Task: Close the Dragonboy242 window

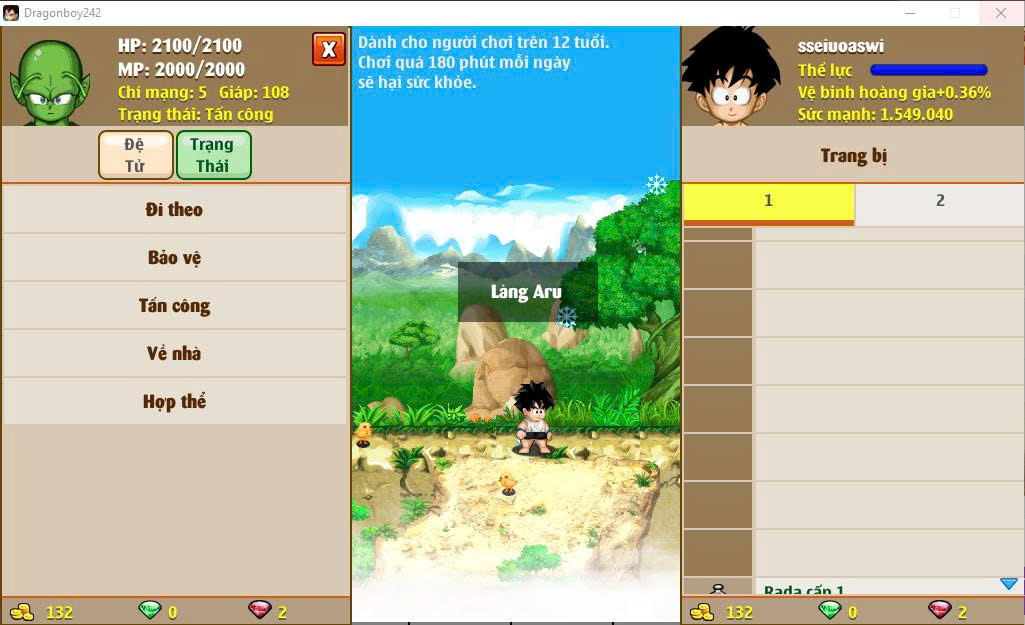Action: coord(1000,13)
